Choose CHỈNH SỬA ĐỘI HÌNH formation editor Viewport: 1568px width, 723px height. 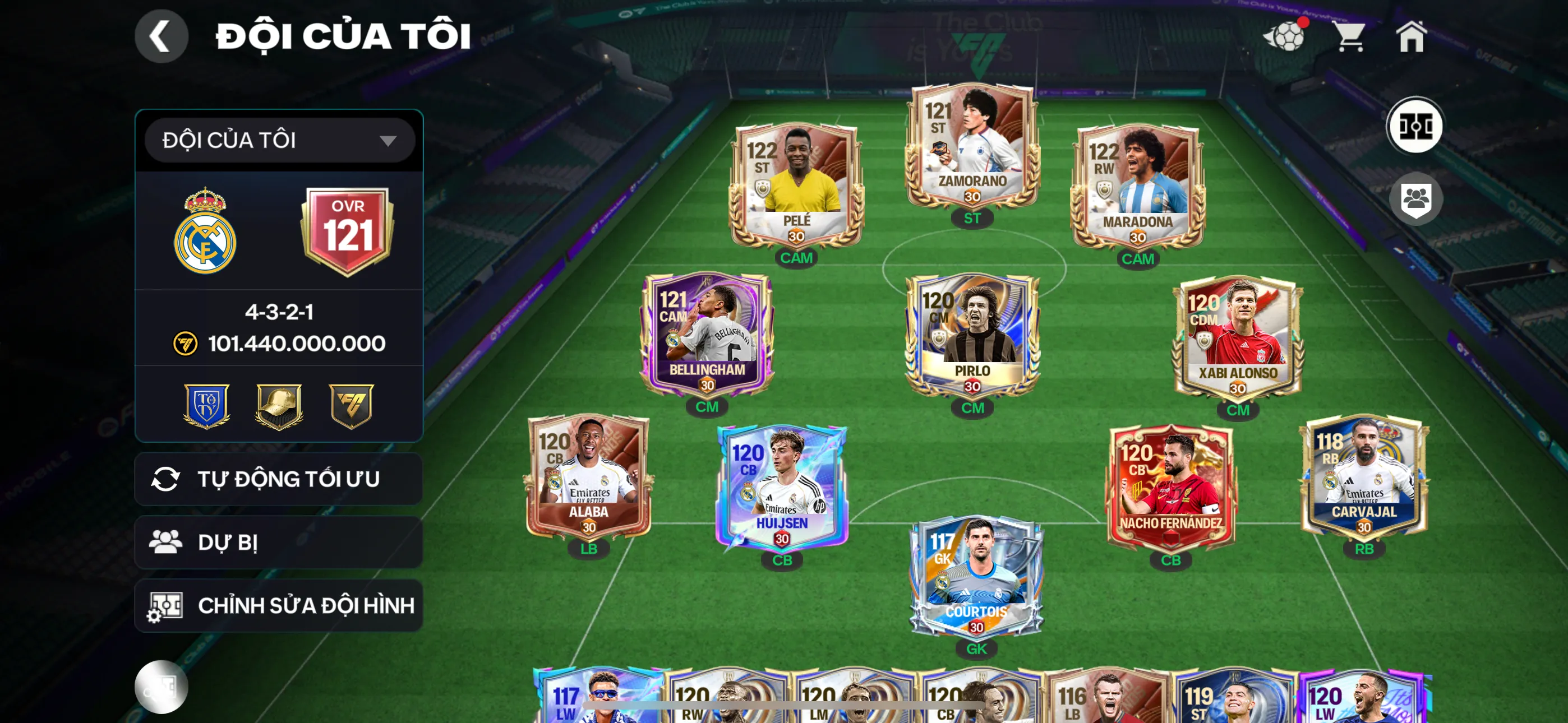click(x=279, y=605)
